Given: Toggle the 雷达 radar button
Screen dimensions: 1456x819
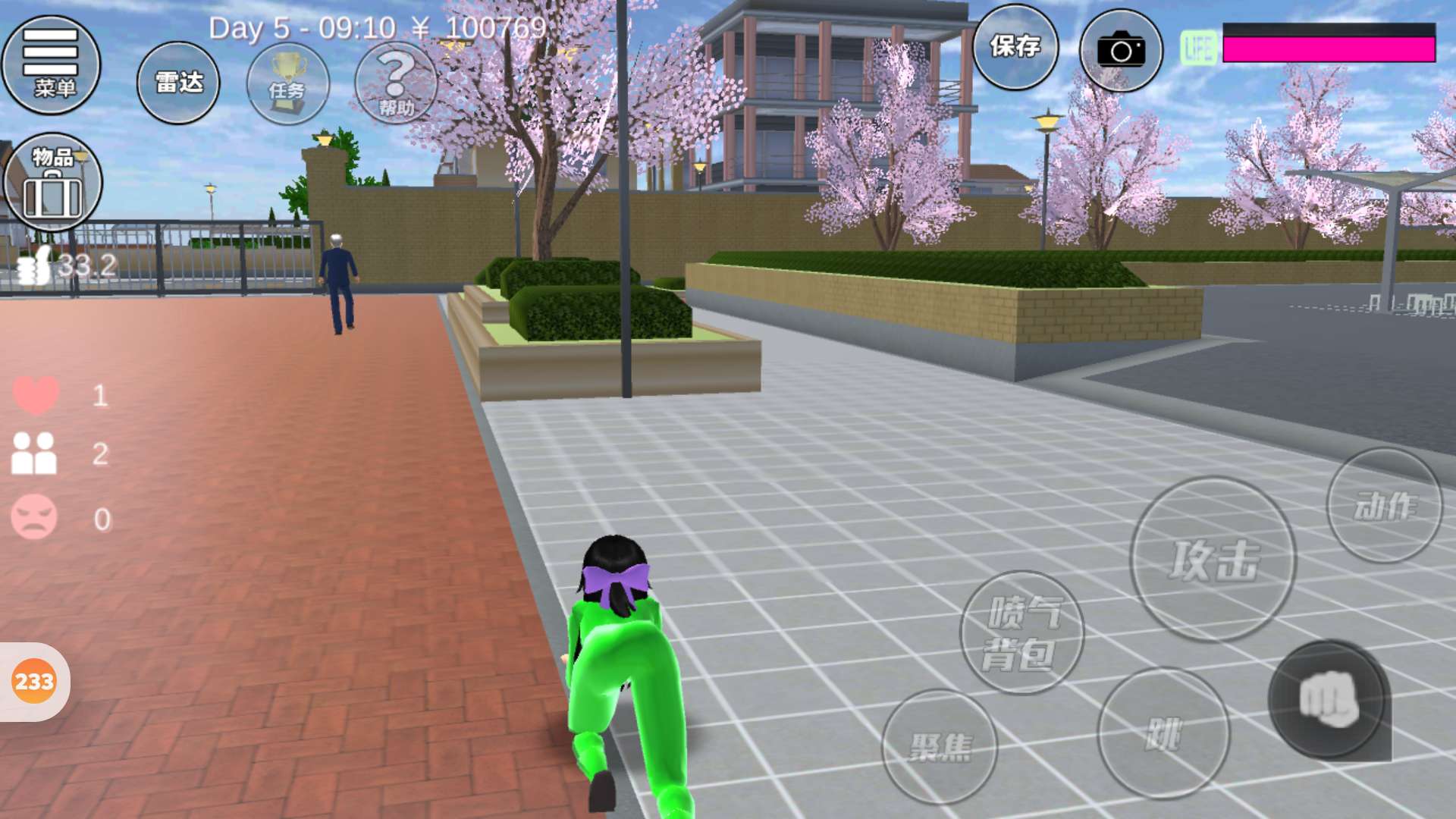Looking at the screenshot, I should click(178, 82).
